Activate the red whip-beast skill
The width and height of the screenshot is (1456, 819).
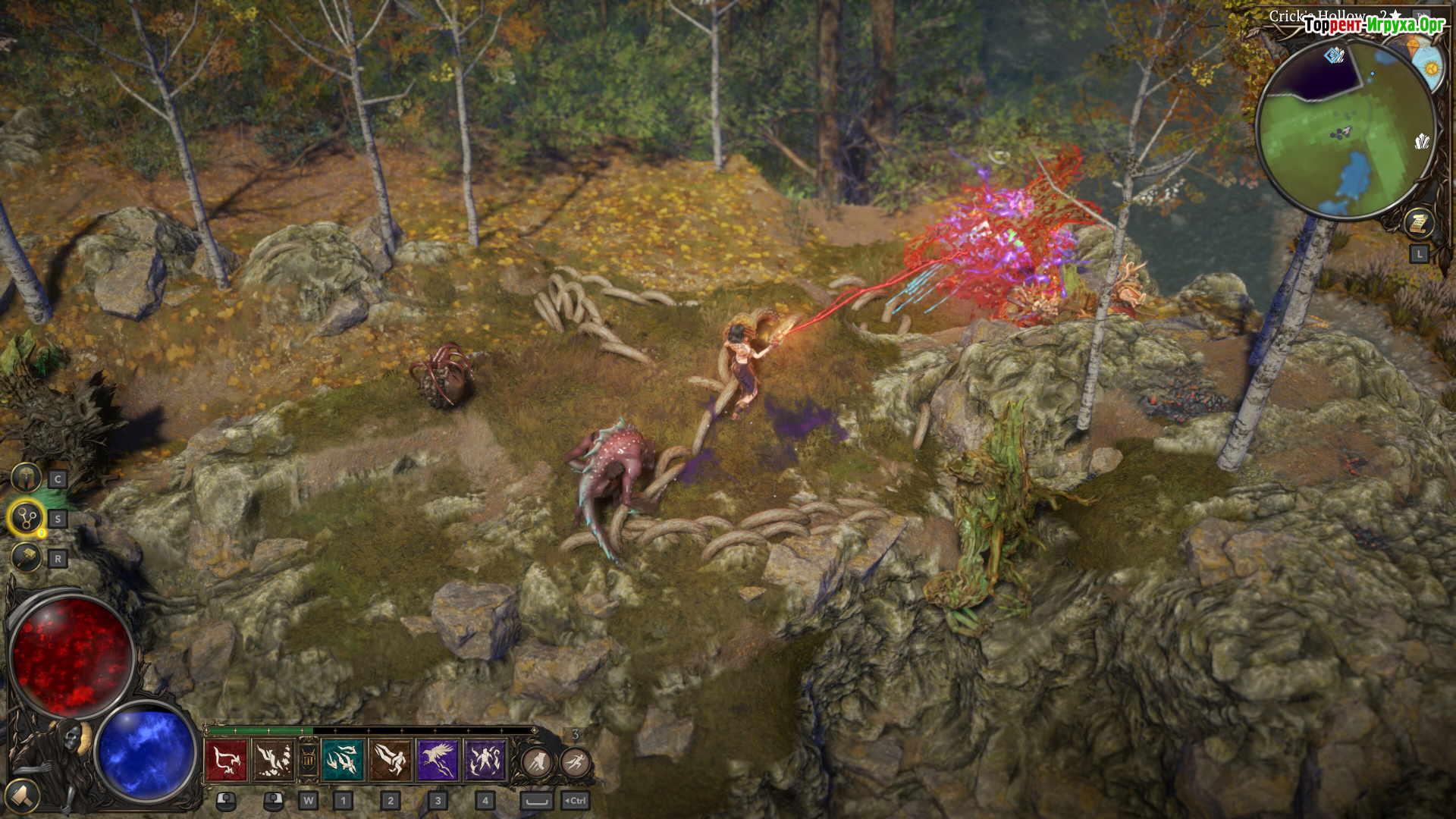226,760
